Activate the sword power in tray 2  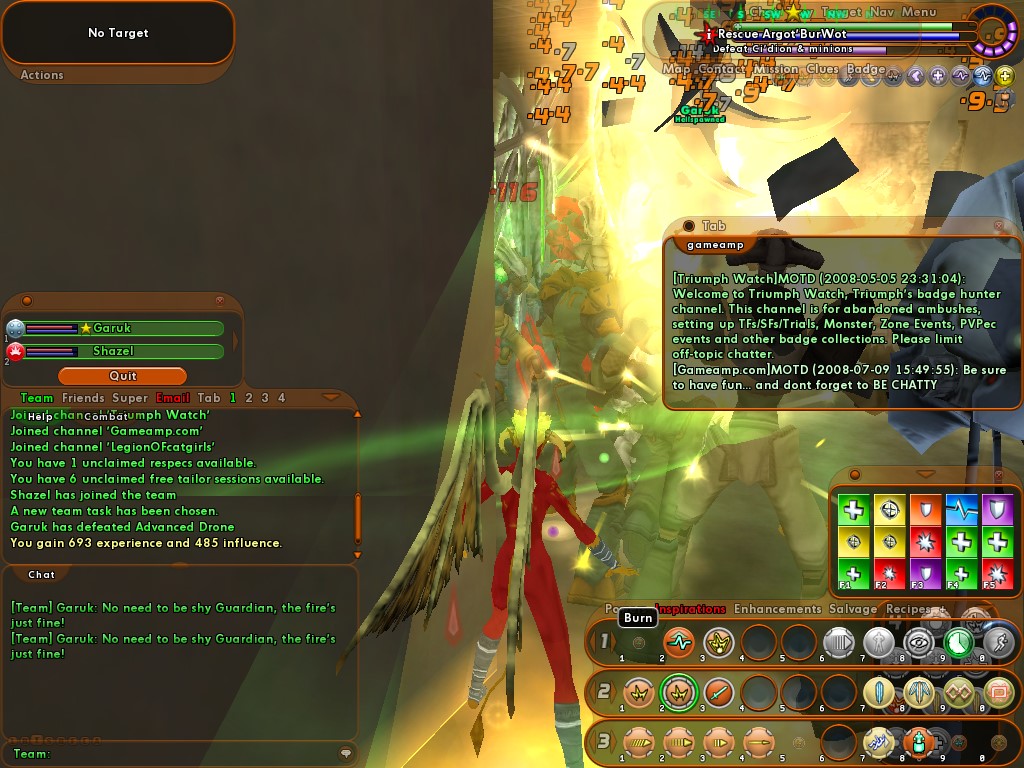(x=718, y=691)
